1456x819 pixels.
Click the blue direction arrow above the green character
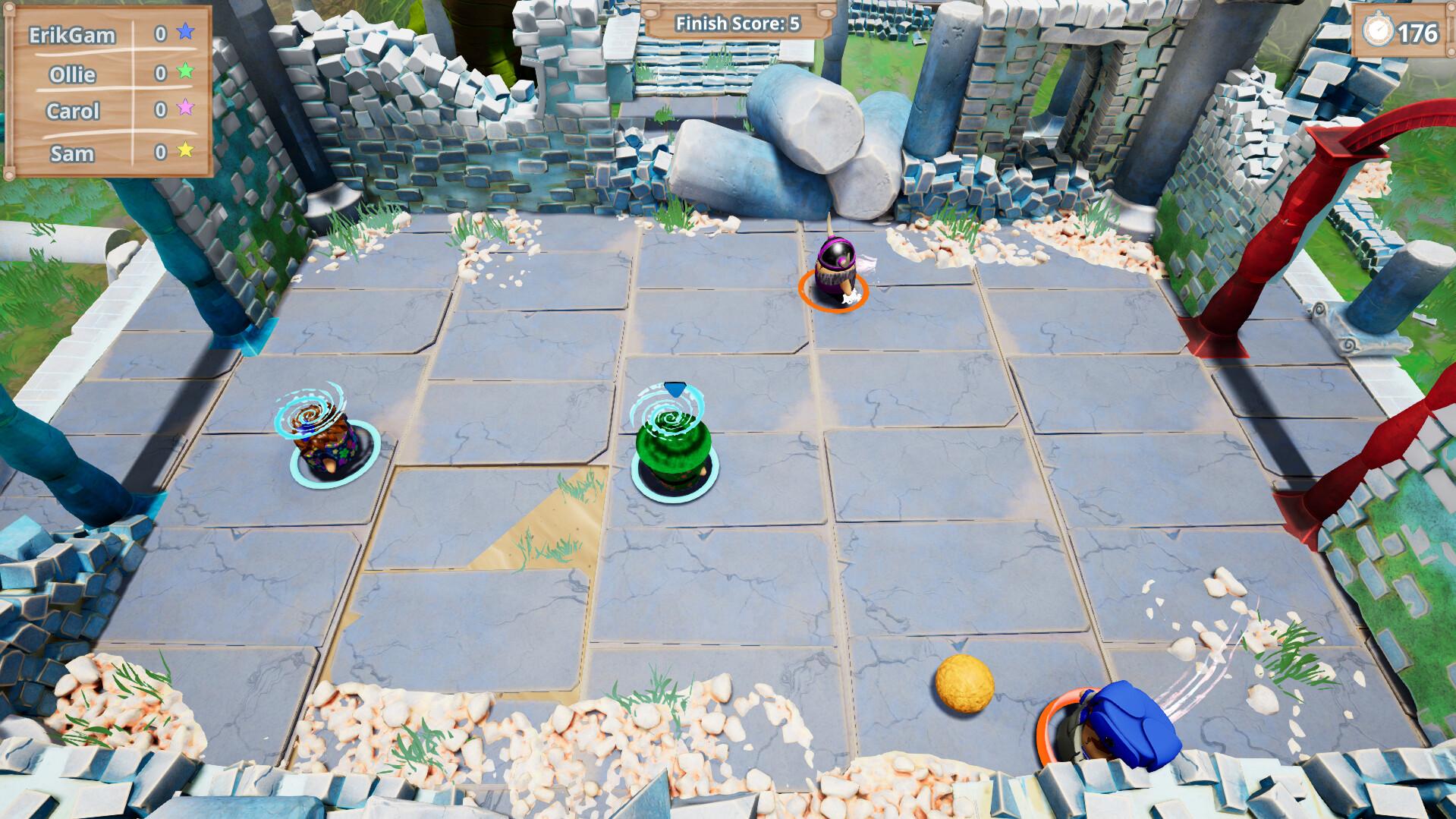pos(675,389)
